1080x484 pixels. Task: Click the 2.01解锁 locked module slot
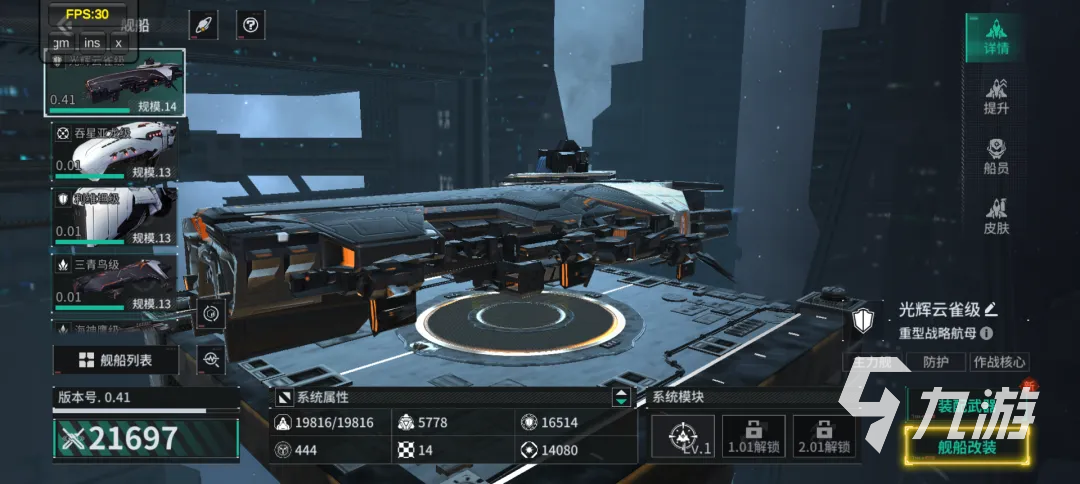click(x=823, y=437)
